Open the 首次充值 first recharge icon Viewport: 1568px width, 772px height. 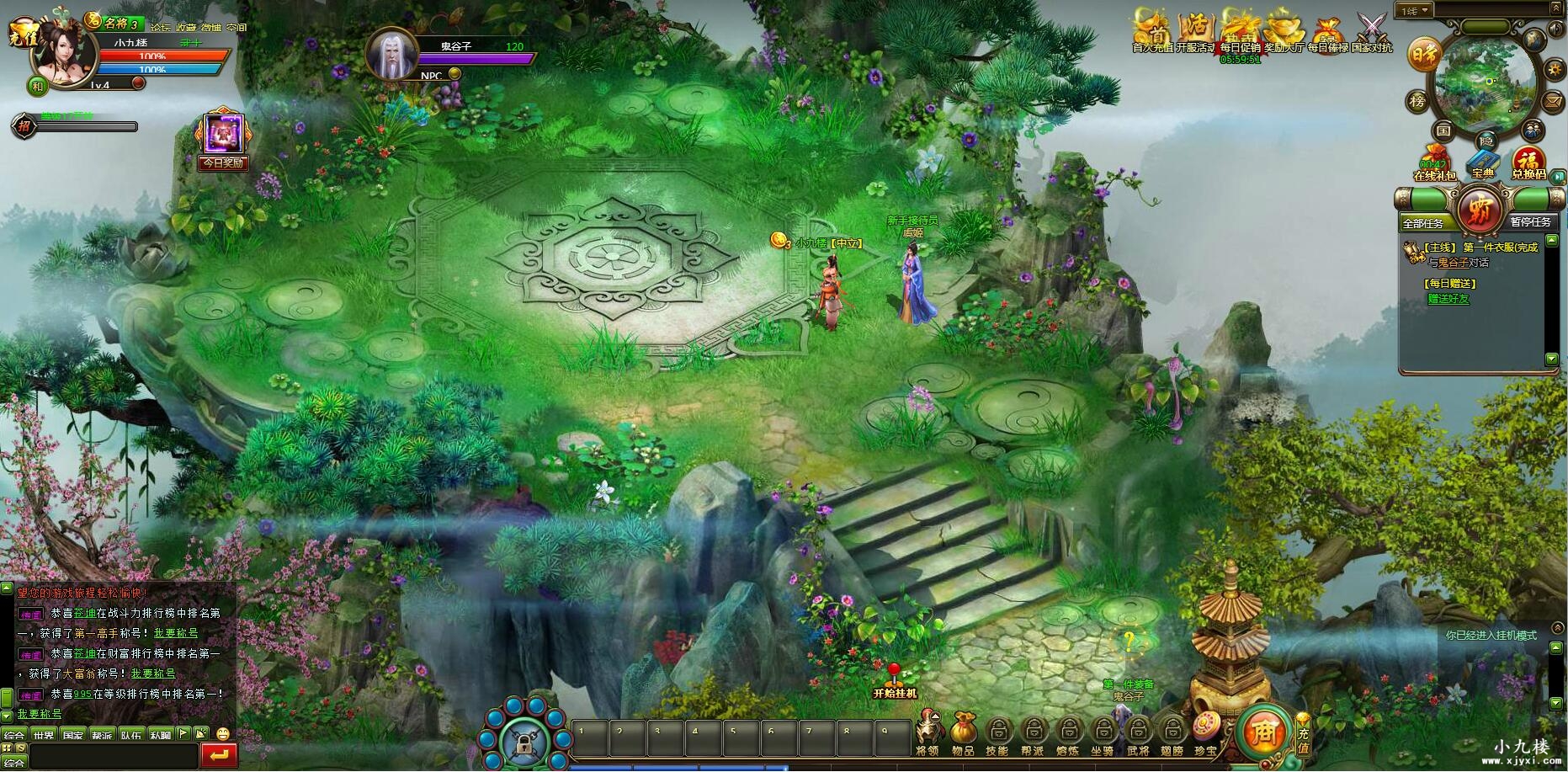tap(1152, 31)
